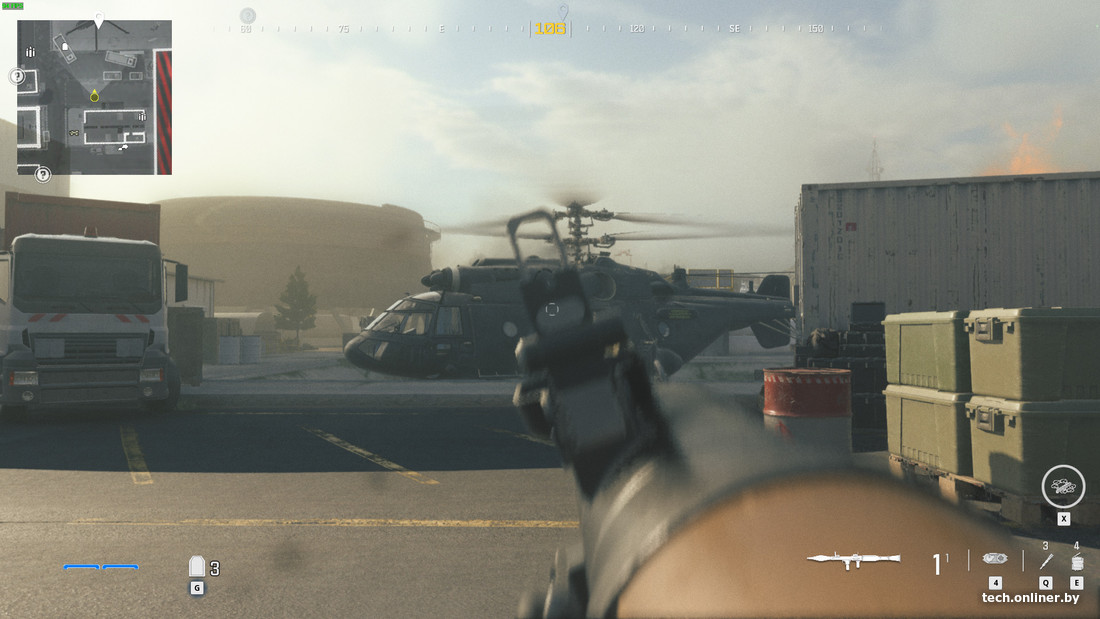Select the explosive charge equipment icon
The image size is (1100, 619).
pyautogui.click(x=1076, y=562)
